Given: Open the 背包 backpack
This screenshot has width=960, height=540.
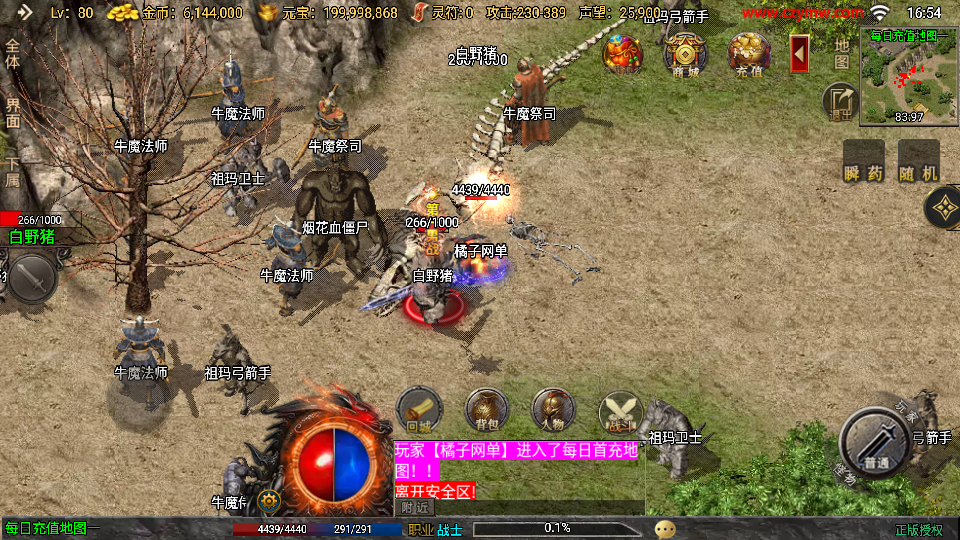Looking at the screenshot, I should [487, 410].
